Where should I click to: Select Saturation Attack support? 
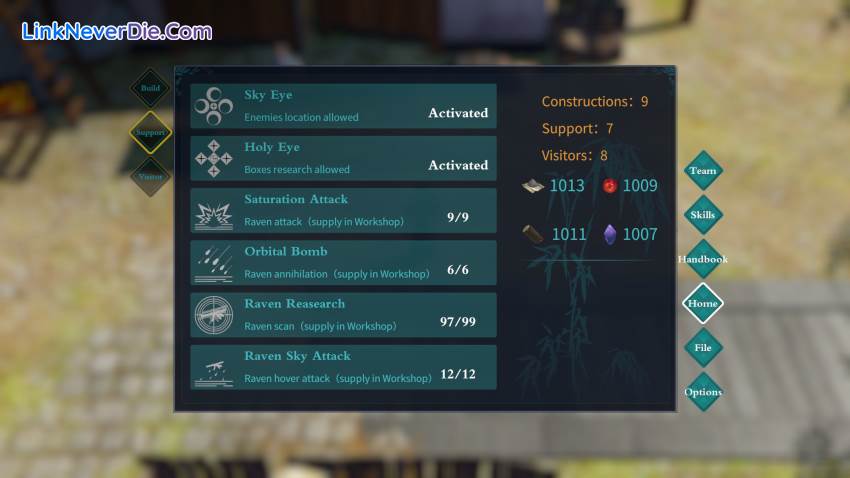point(343,210)
